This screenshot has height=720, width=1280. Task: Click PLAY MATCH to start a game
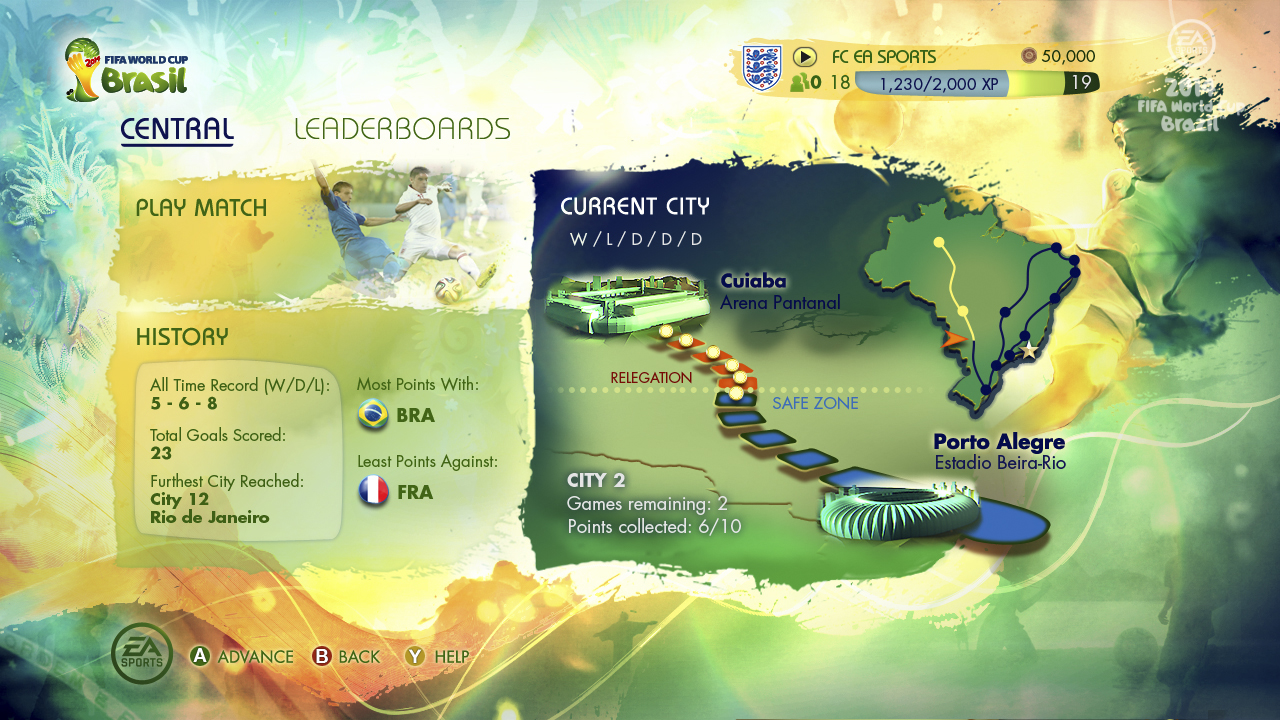203,208
